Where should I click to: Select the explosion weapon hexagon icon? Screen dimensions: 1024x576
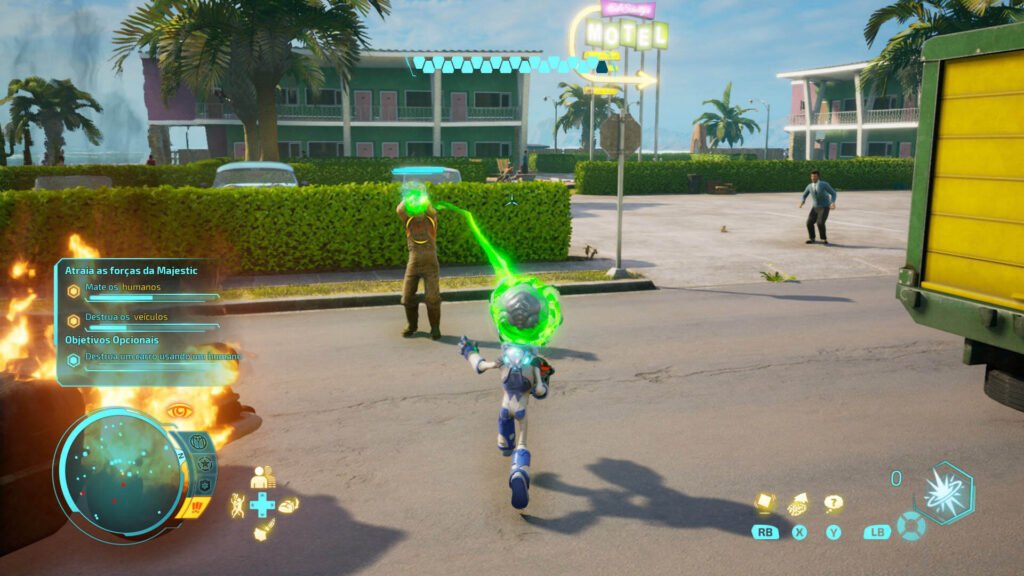943,493
